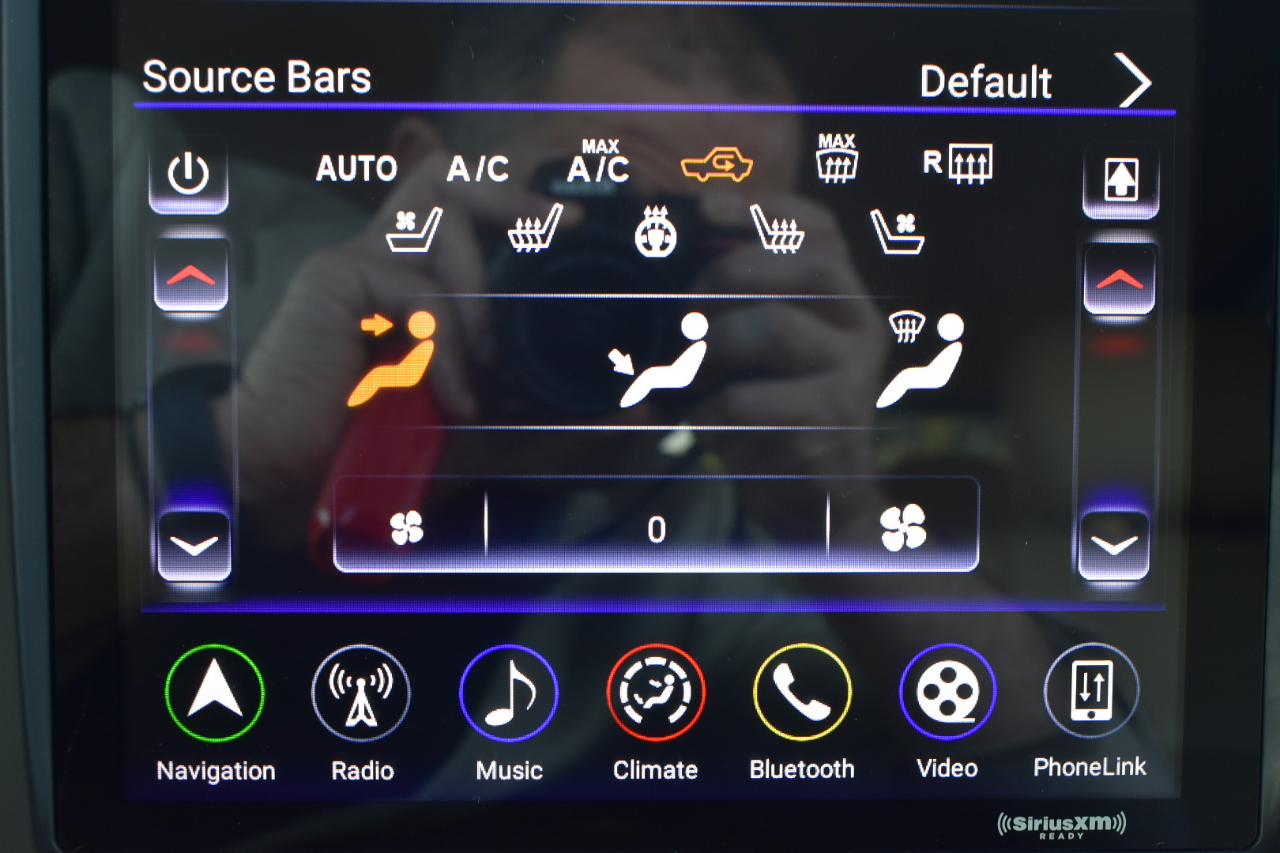Open the Video source
This screenshot has width=1280, height=853.
(x=947, y=692)
